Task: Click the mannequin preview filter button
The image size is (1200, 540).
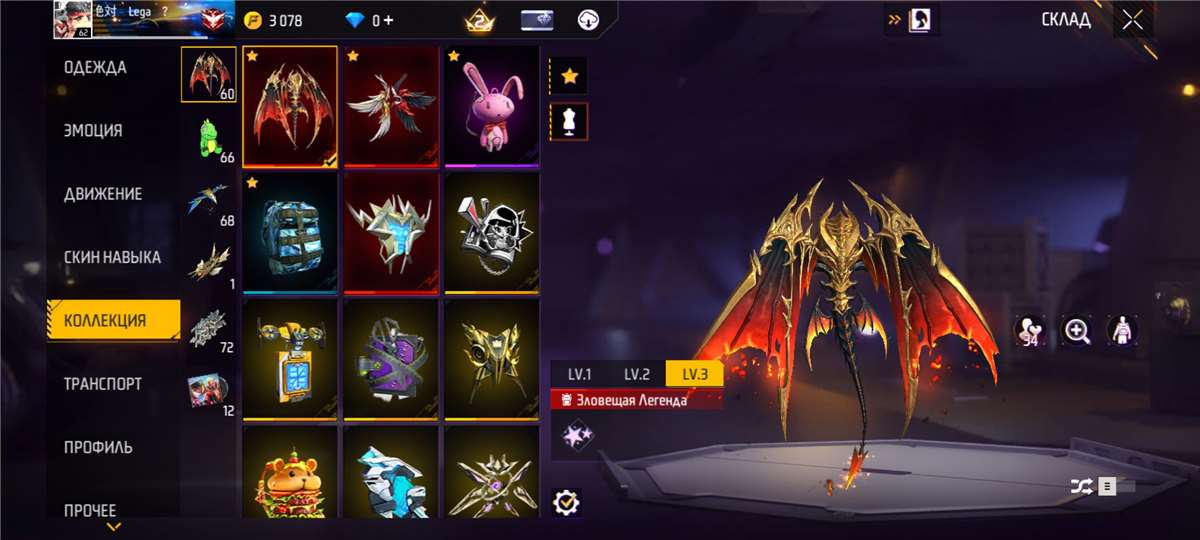Action: coord(569,121)
